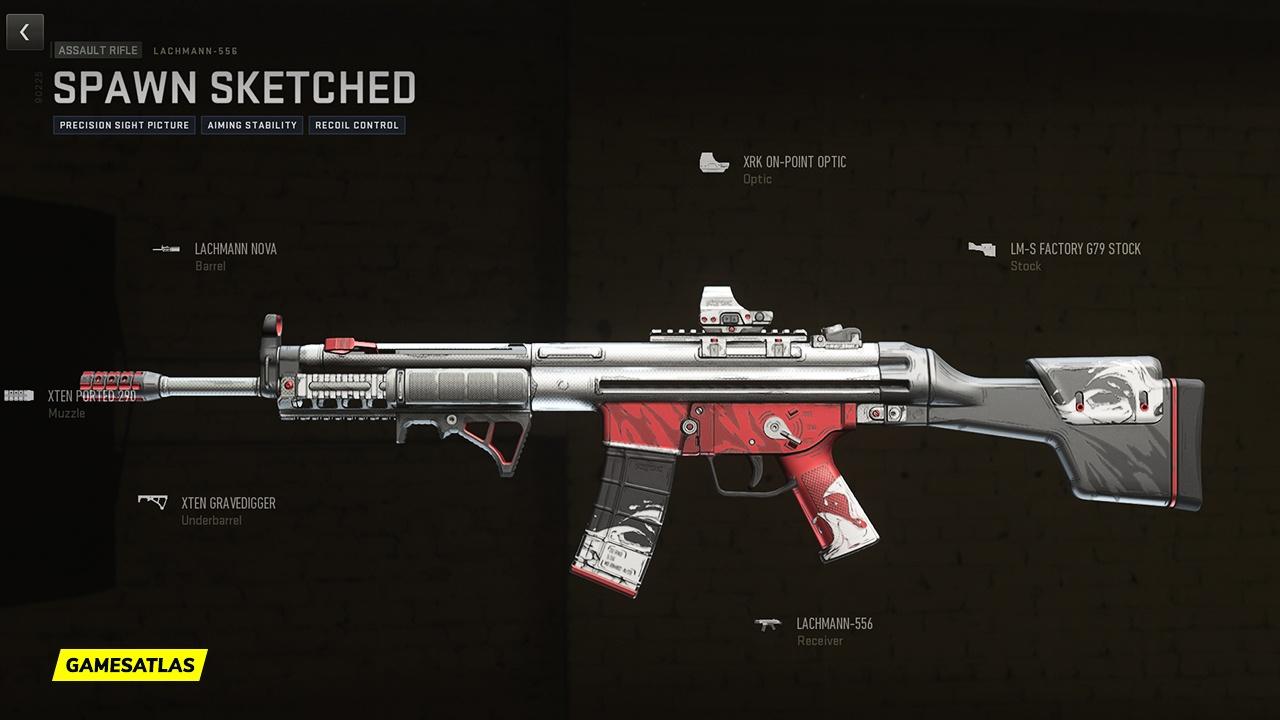Click the Precision Sight Picture tag
Viewport: 1280px width, 720px height.
coord(124,125)
